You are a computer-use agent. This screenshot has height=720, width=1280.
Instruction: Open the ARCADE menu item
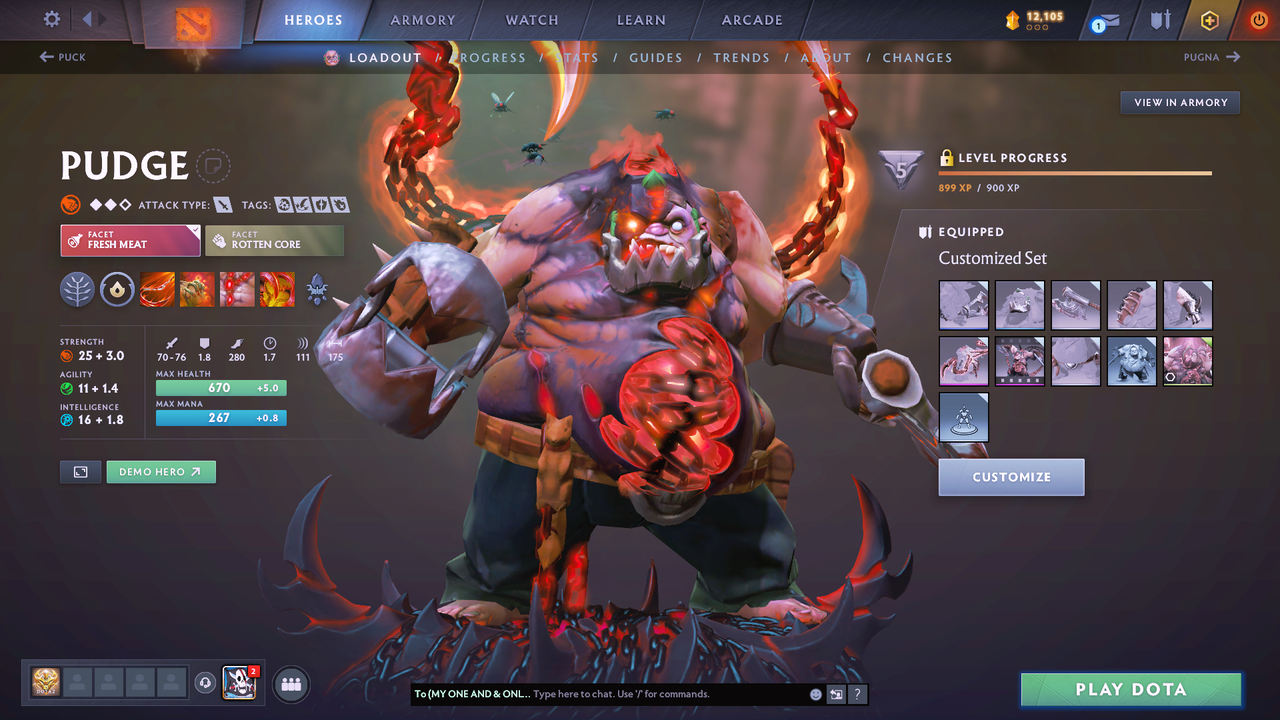click(x=751, y=19)
